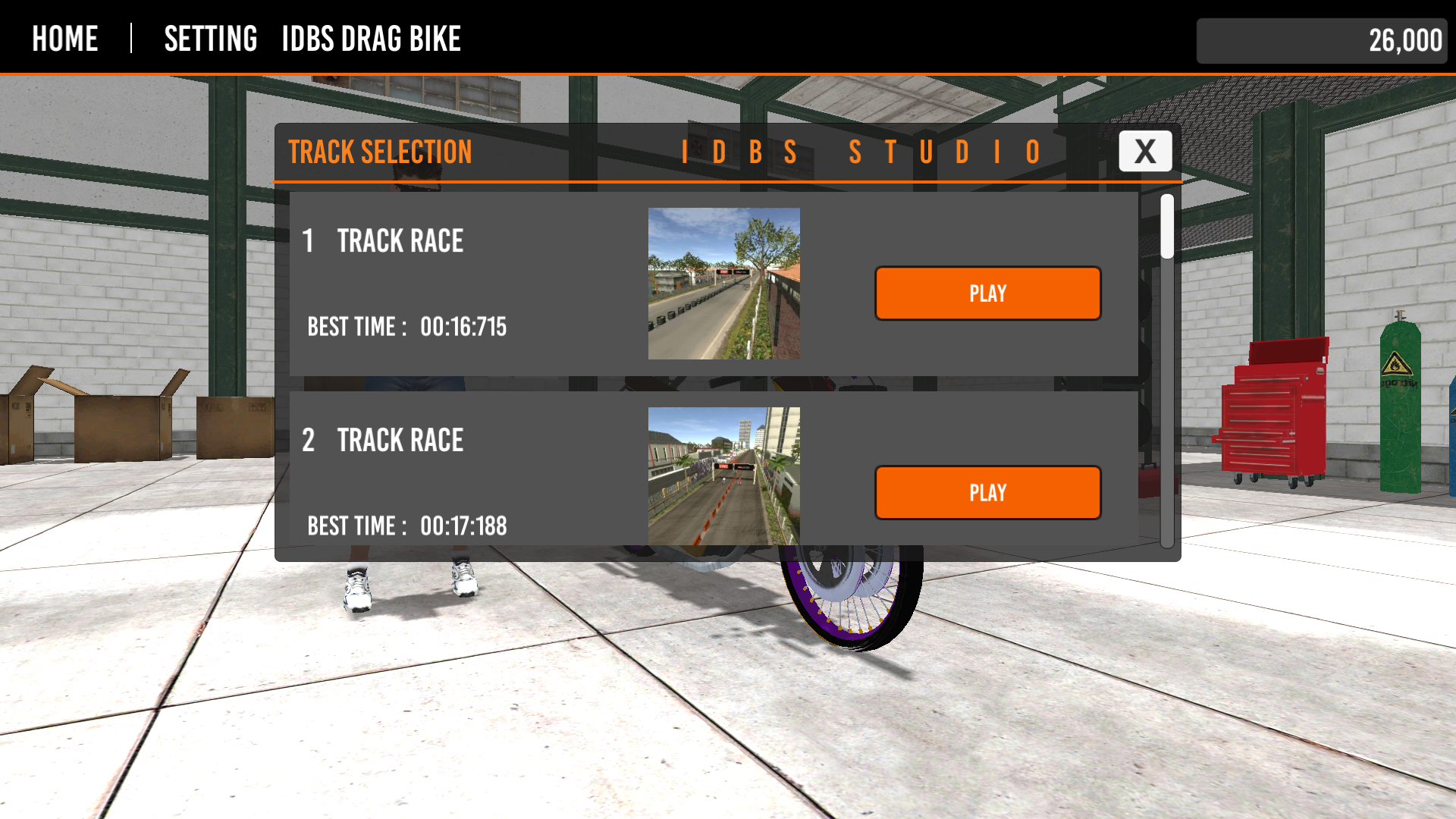Viewport: 1456px width, 819px height.
Task: Select the Track Race 2 entry
Action: point(400,440)
